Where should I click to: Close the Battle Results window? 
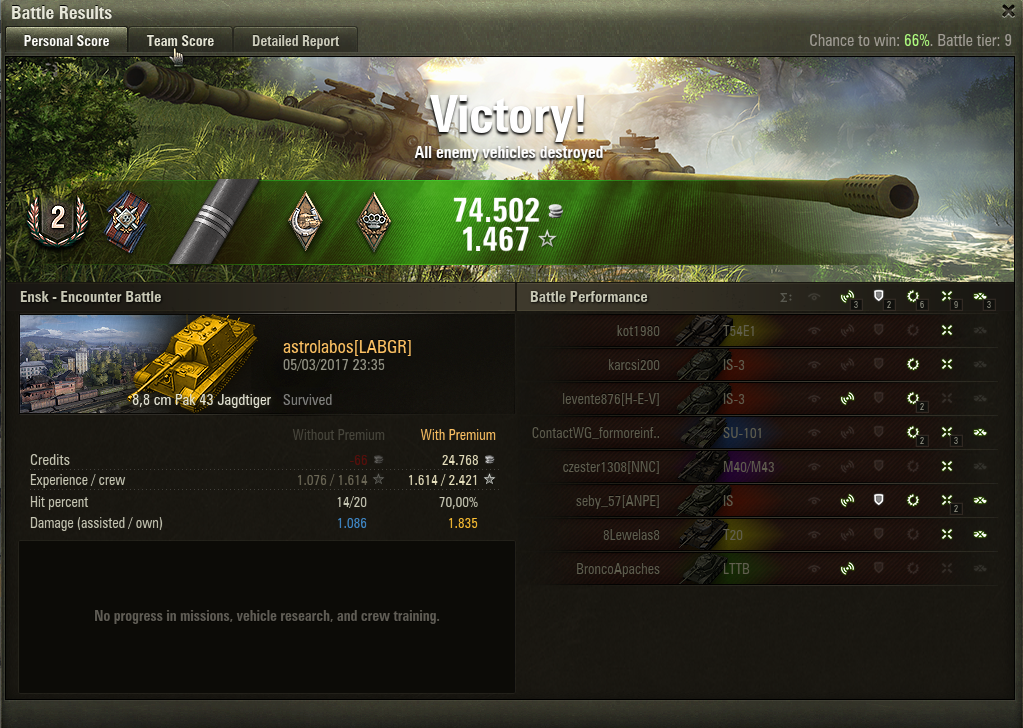1008,11
